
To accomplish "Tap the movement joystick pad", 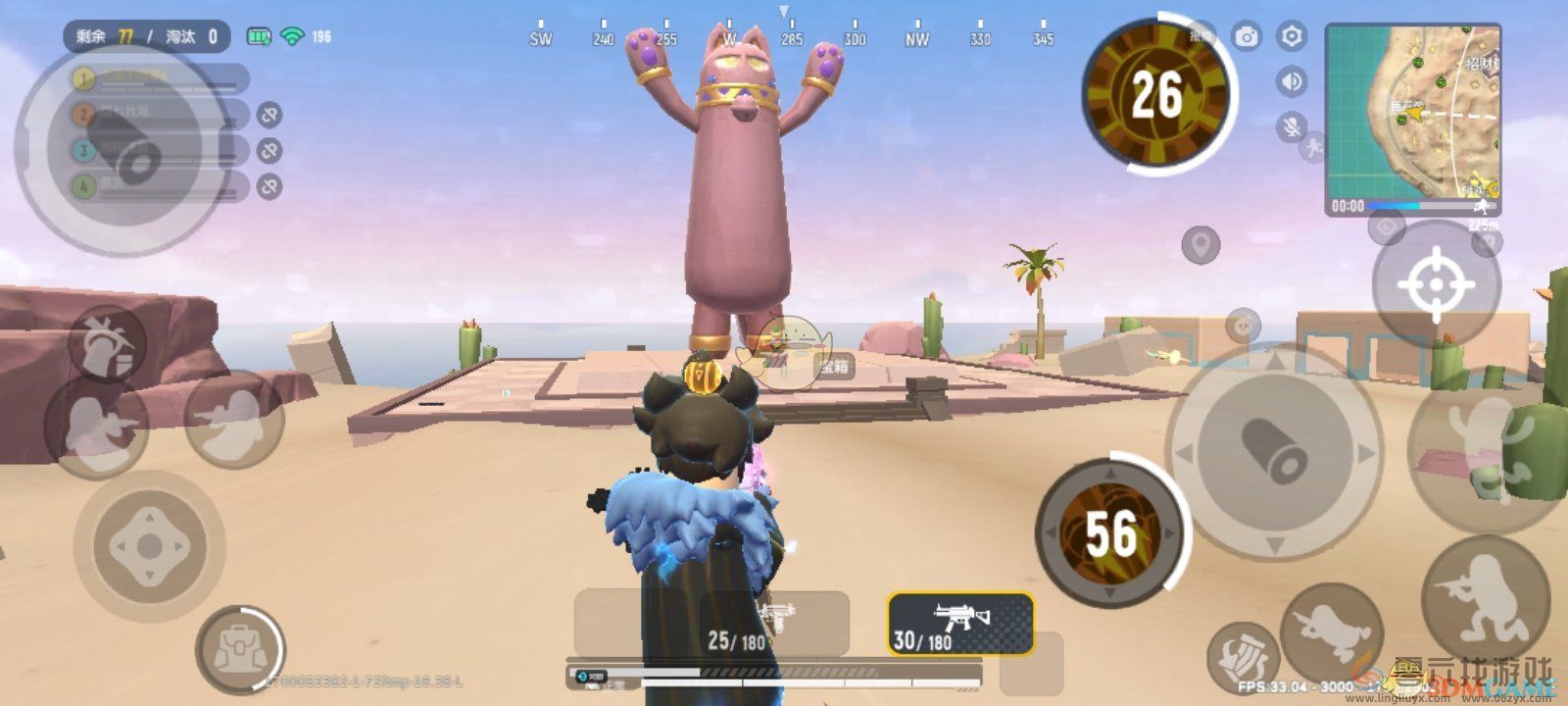I will [148, 545].
